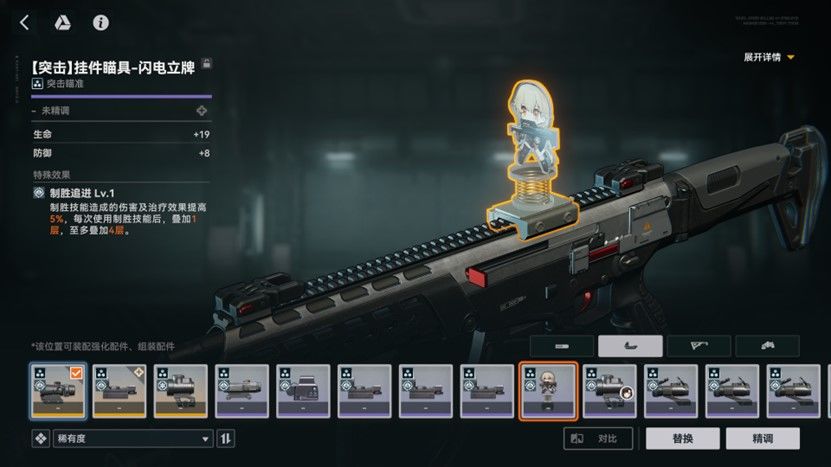This screenshot has width=831, height=467.
Task: Switch to the stock attachment tab
Action: point(698,346)
